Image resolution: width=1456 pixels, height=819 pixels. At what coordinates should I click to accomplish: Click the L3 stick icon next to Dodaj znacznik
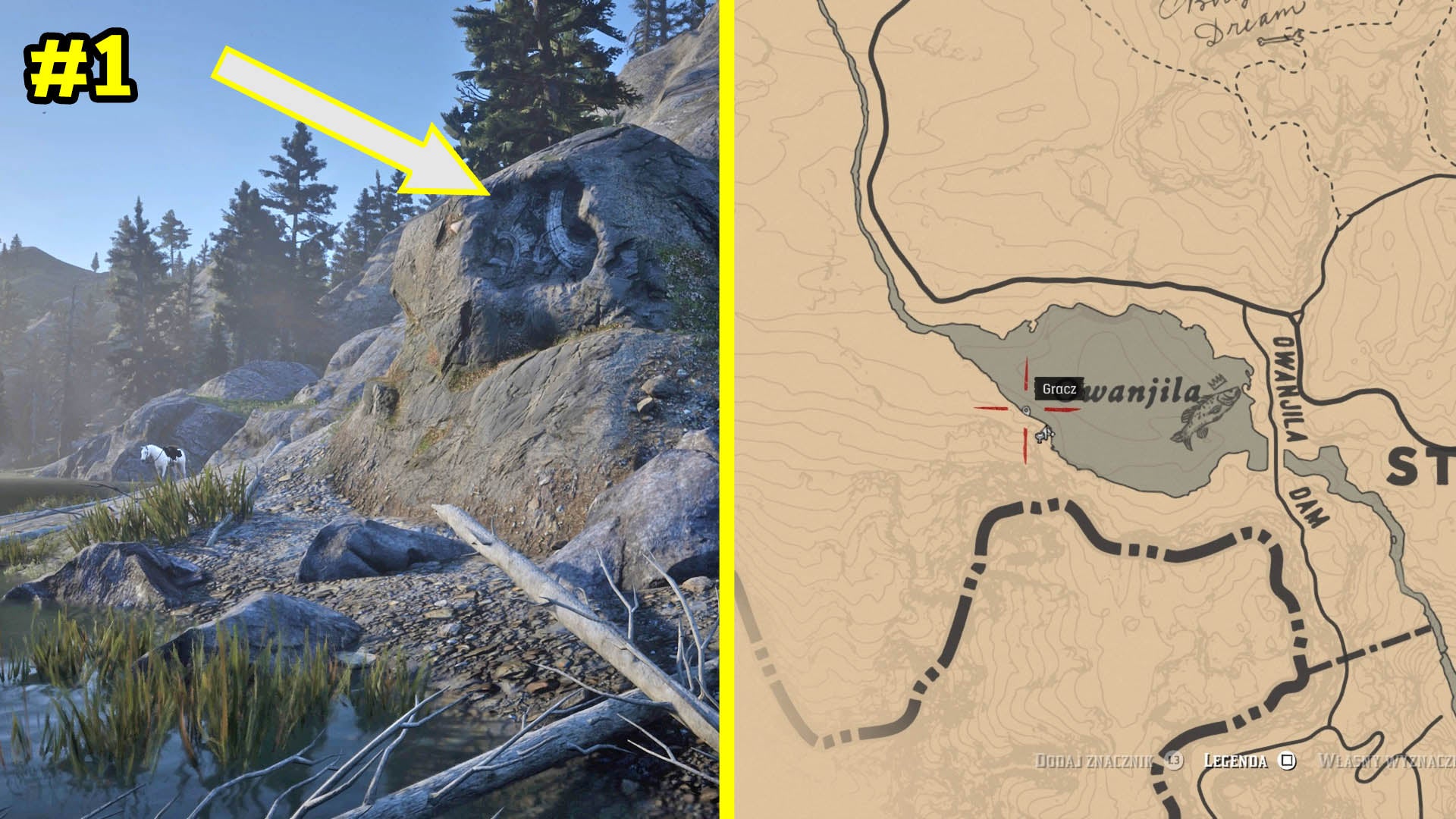click(1175, 759)
